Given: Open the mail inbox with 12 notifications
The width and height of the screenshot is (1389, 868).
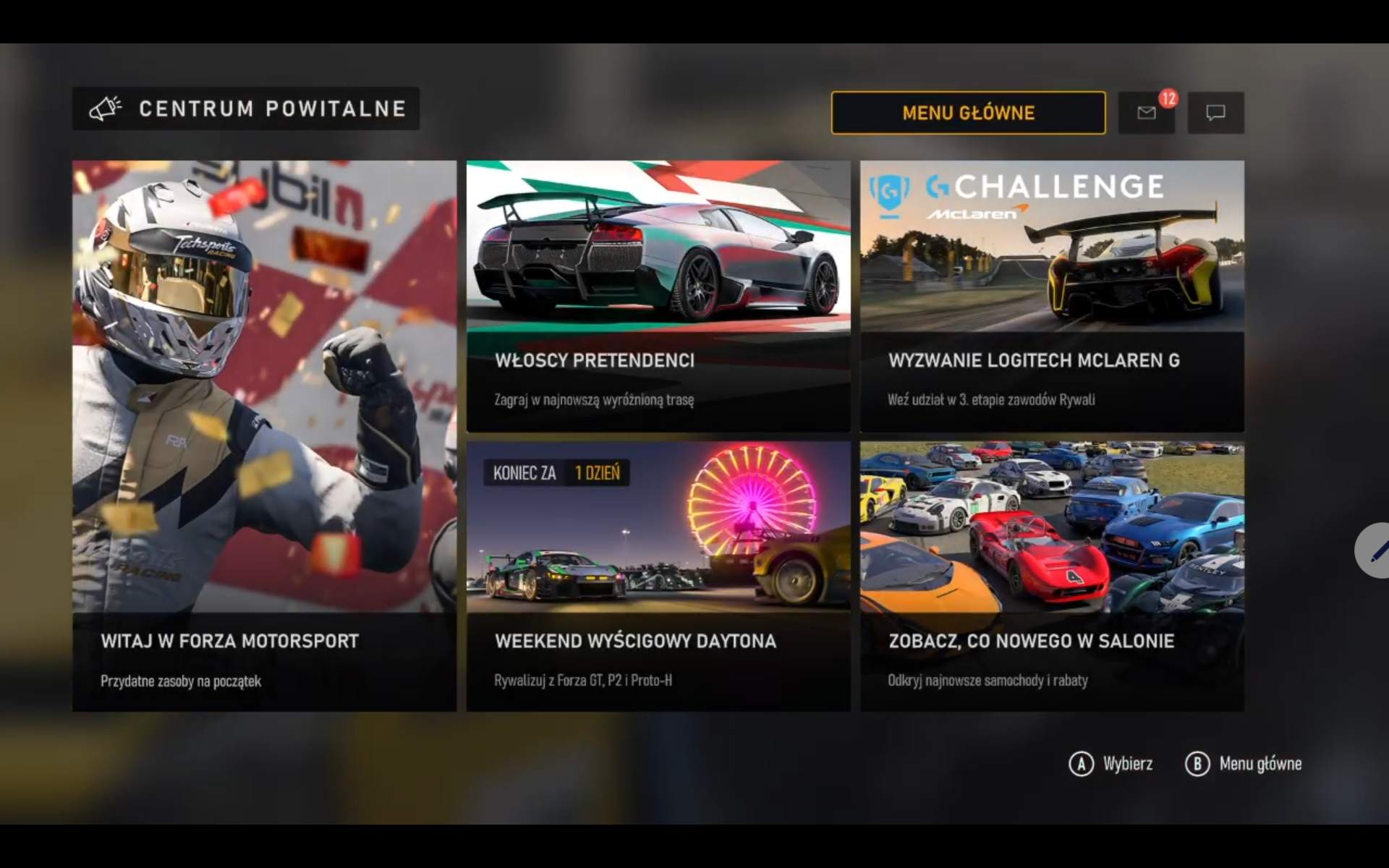Looking at the screenshot, I should coord(1146,113).
